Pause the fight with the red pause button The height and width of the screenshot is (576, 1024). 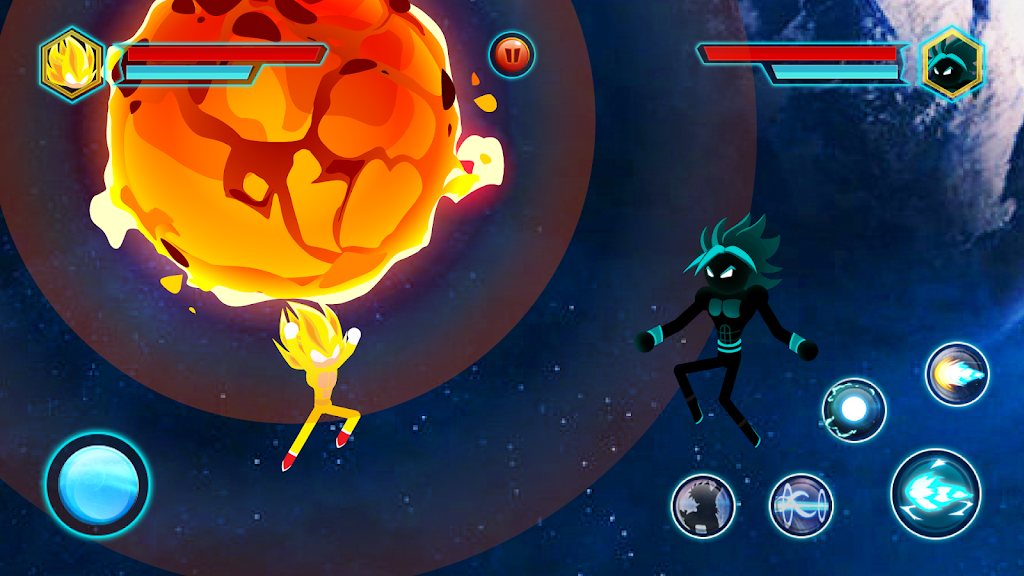coord(512,56)
